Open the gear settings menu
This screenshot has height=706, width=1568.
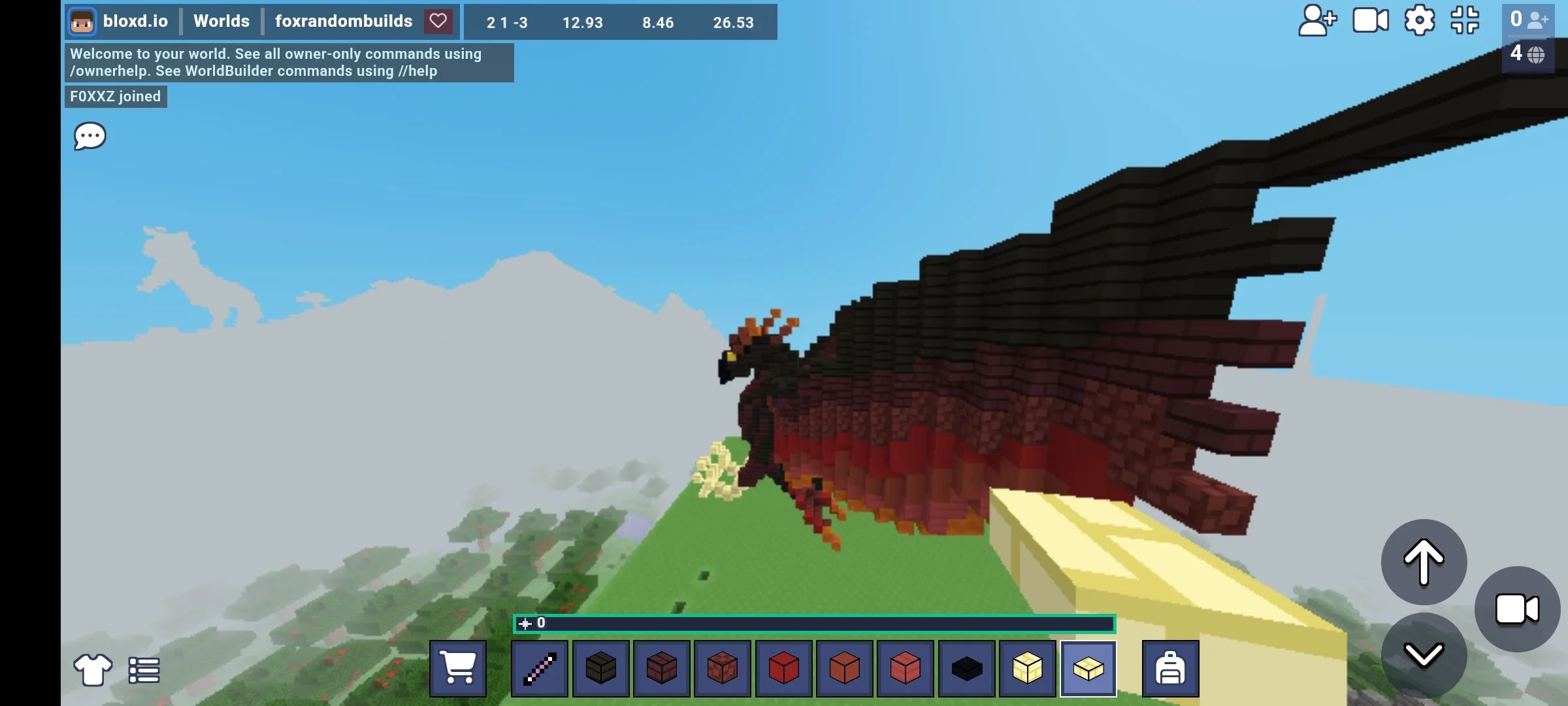coord(1419,21)
